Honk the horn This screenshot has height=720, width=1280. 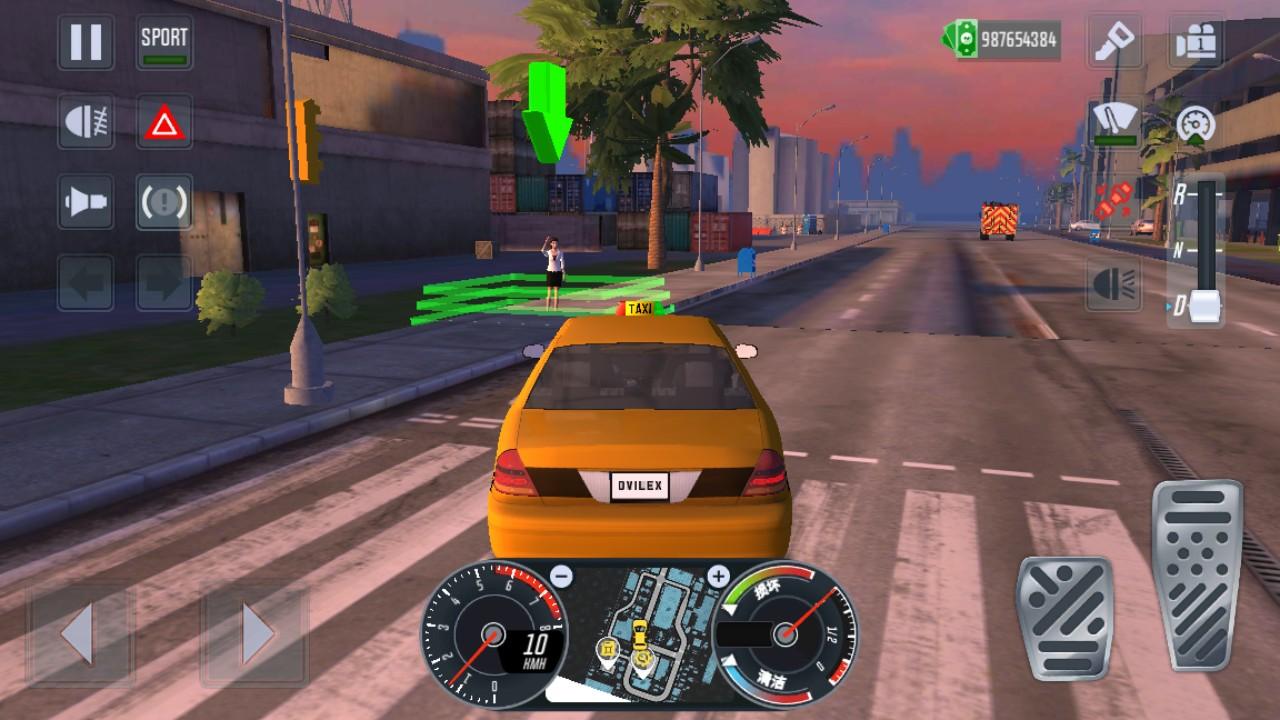click(85, 202)
